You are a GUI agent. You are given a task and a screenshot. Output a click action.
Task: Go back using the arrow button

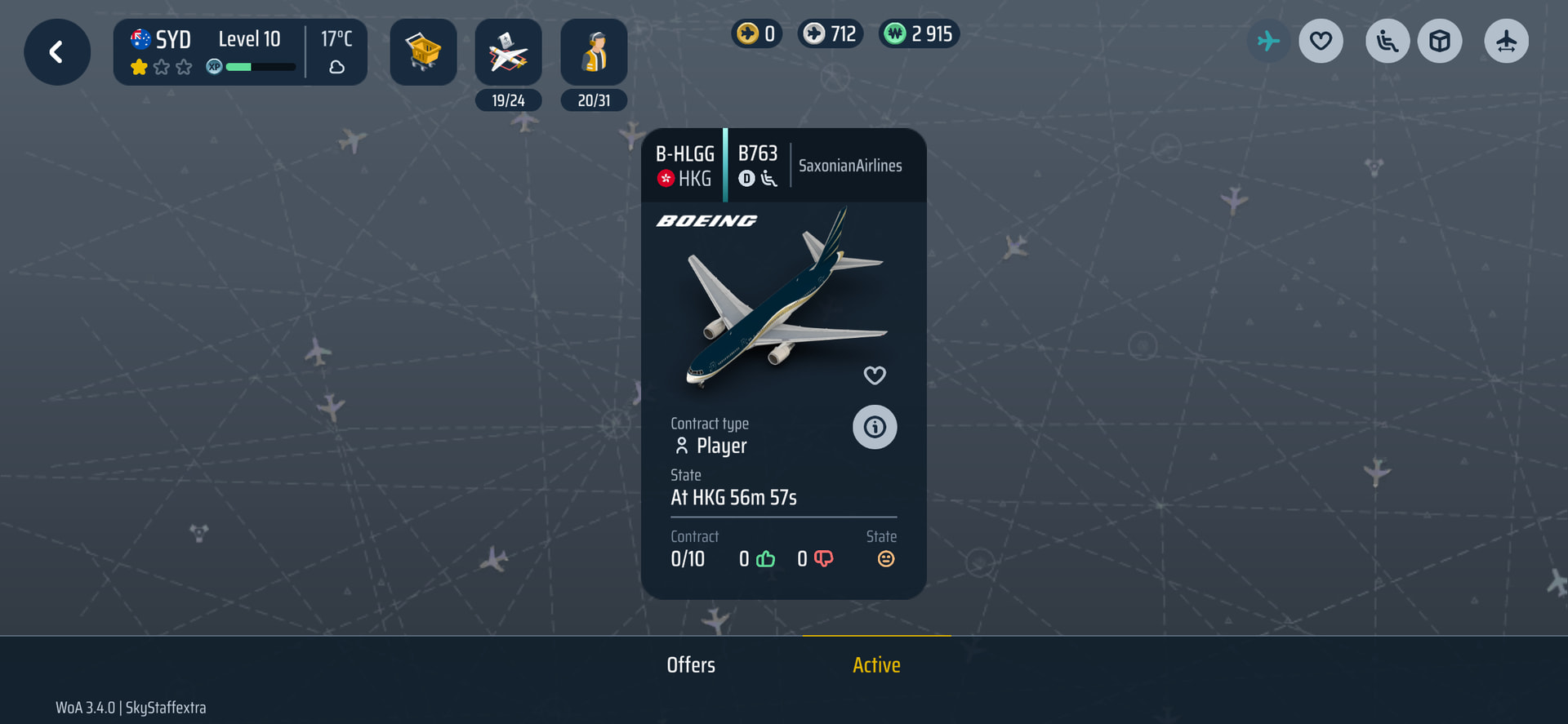(x=56, y=52)
